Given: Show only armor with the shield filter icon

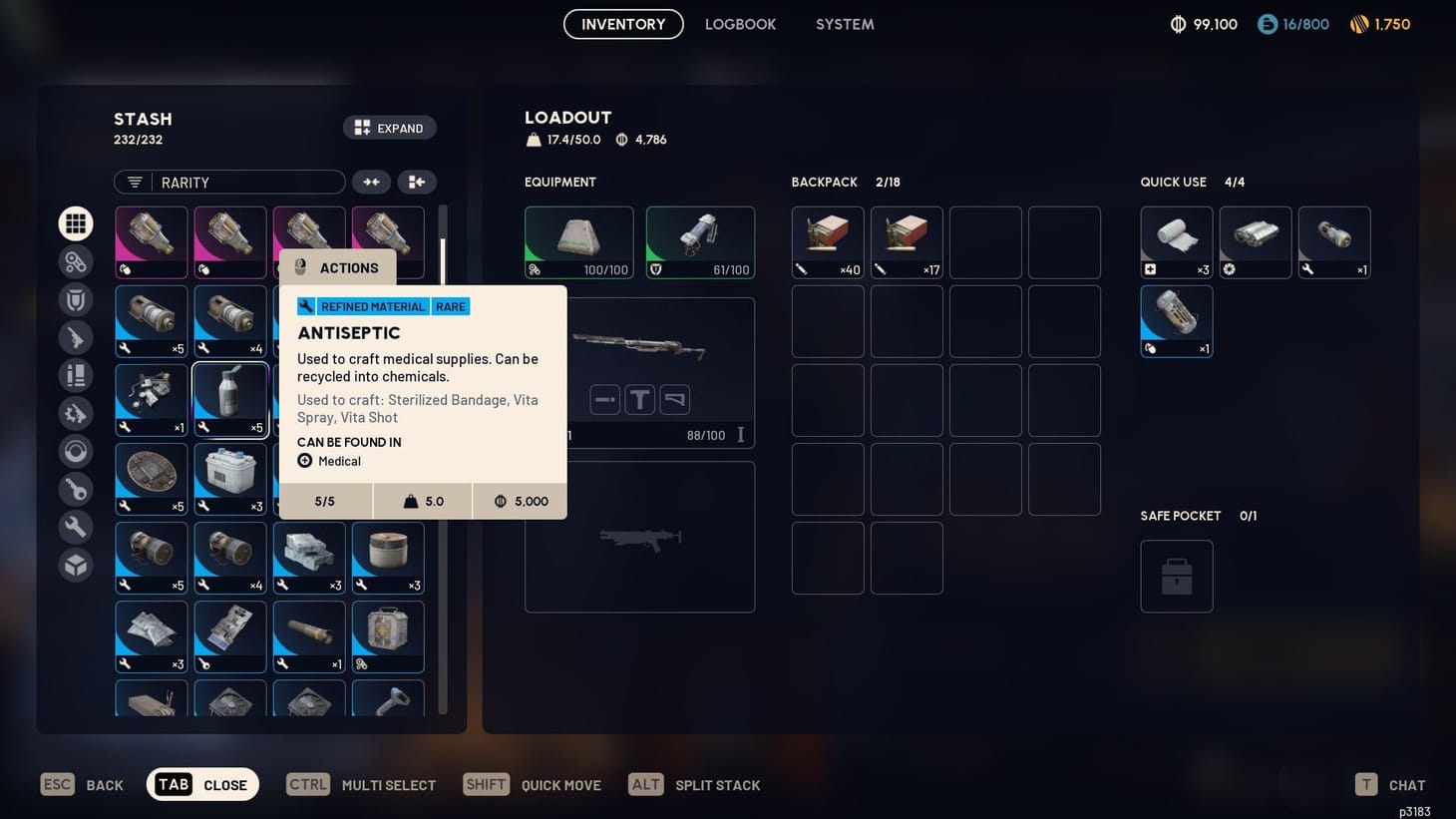Looking at the screenshot, I should click(76, 299).
